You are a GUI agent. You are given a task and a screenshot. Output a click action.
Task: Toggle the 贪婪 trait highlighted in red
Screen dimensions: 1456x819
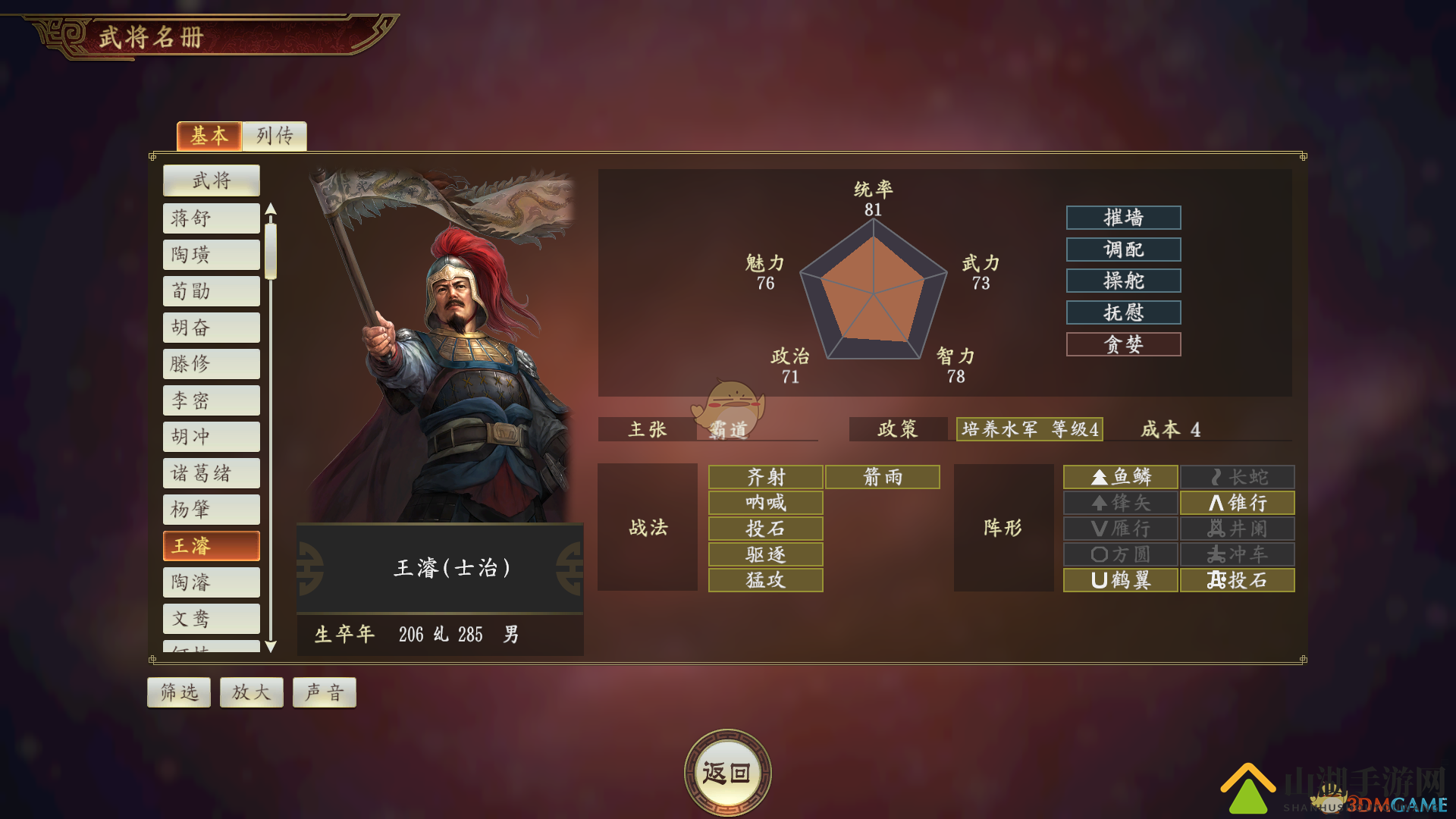click(x=1123, y=344)
